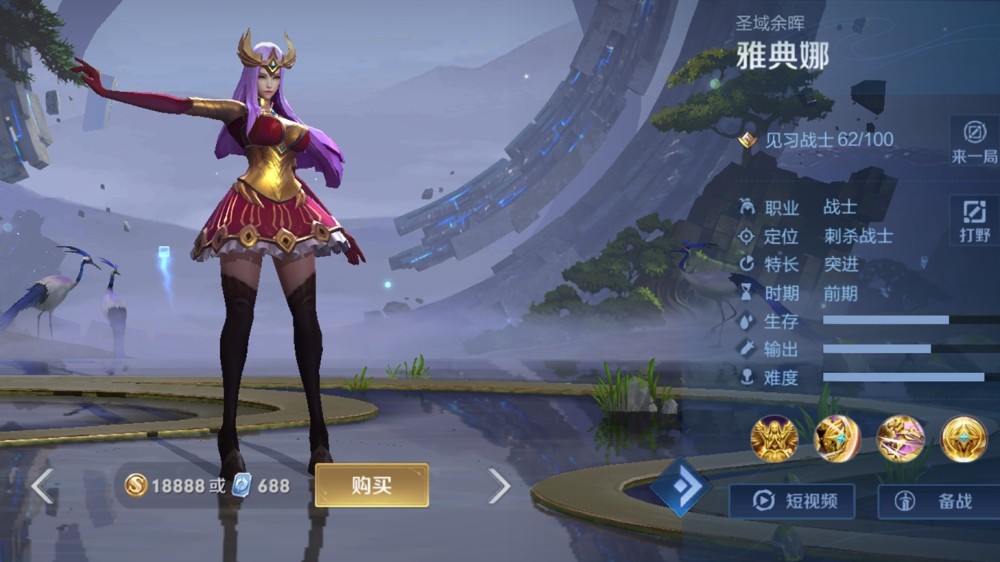View the spear thrust skill icon
Image resolution: width=1000 pixels, height=562 pixels.
tap(900, 438)
